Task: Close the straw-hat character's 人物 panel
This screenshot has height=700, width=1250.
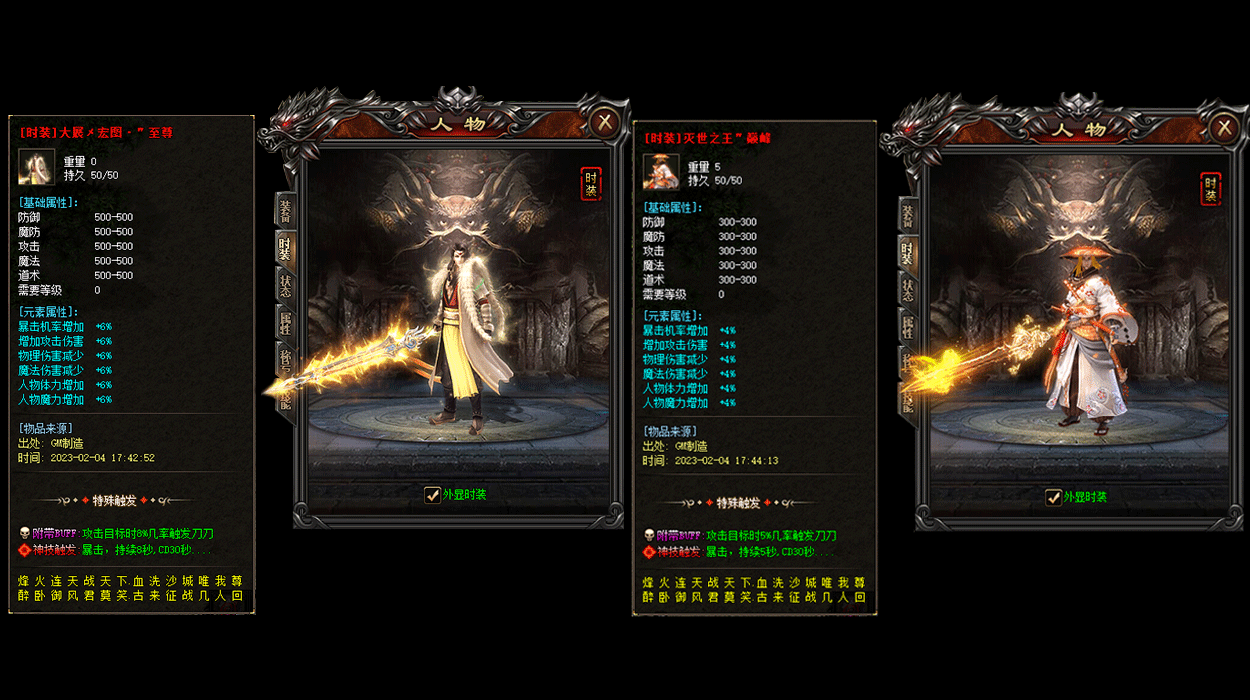Action: 1224,127
